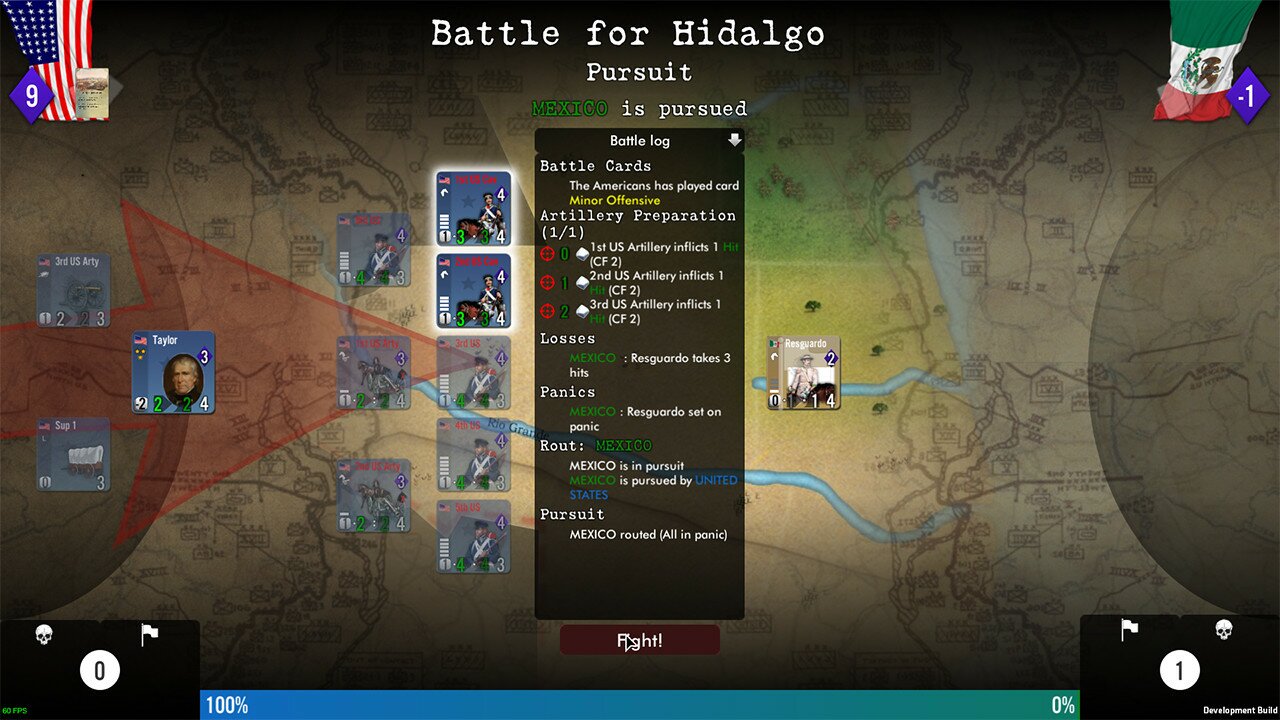This screenshot has width=1280, height=720.
Task: Pick the Sup 1 supply wagon card
Action: pyautogui.click(x=74, y=455)
